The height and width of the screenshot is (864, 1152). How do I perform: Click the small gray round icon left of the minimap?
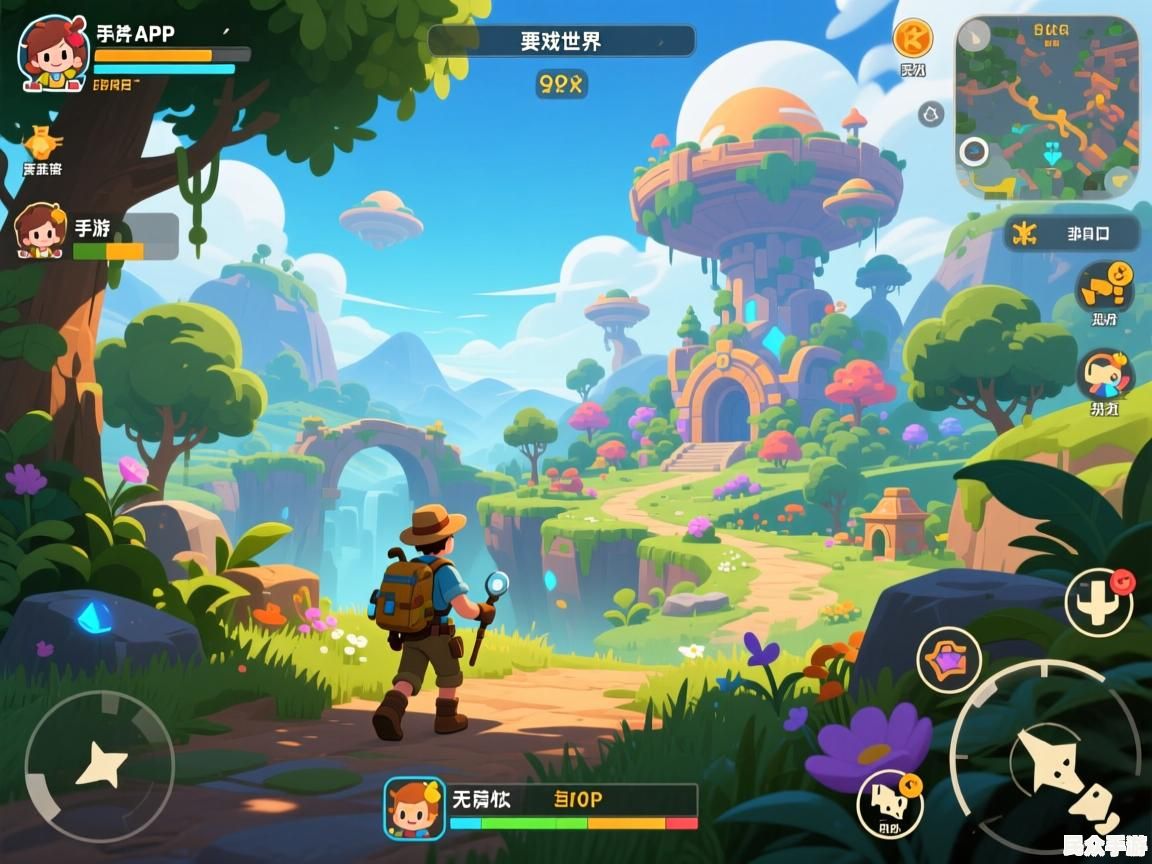click(931, 113)
